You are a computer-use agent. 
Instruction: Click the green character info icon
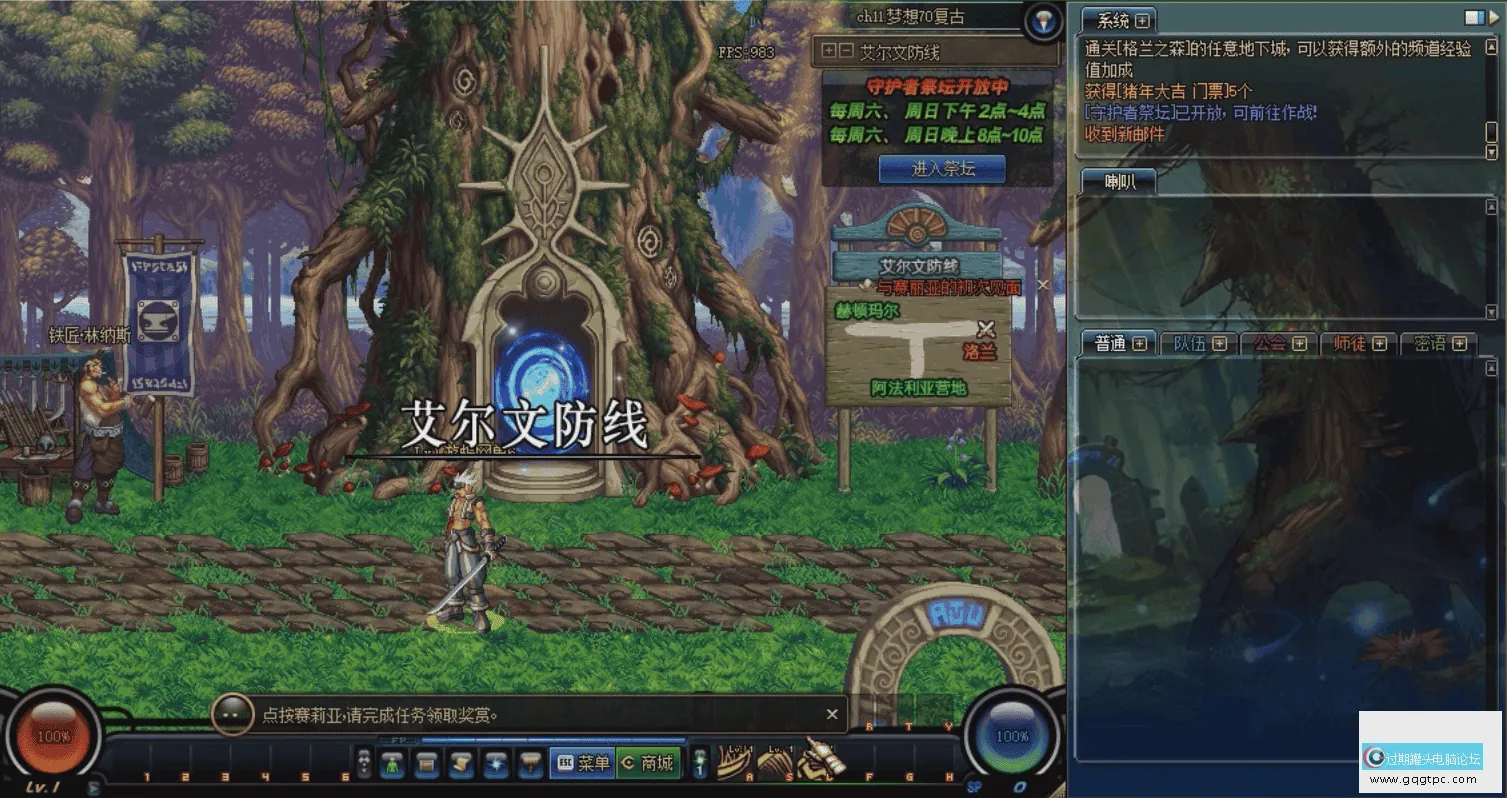click(x=394, y=763)
